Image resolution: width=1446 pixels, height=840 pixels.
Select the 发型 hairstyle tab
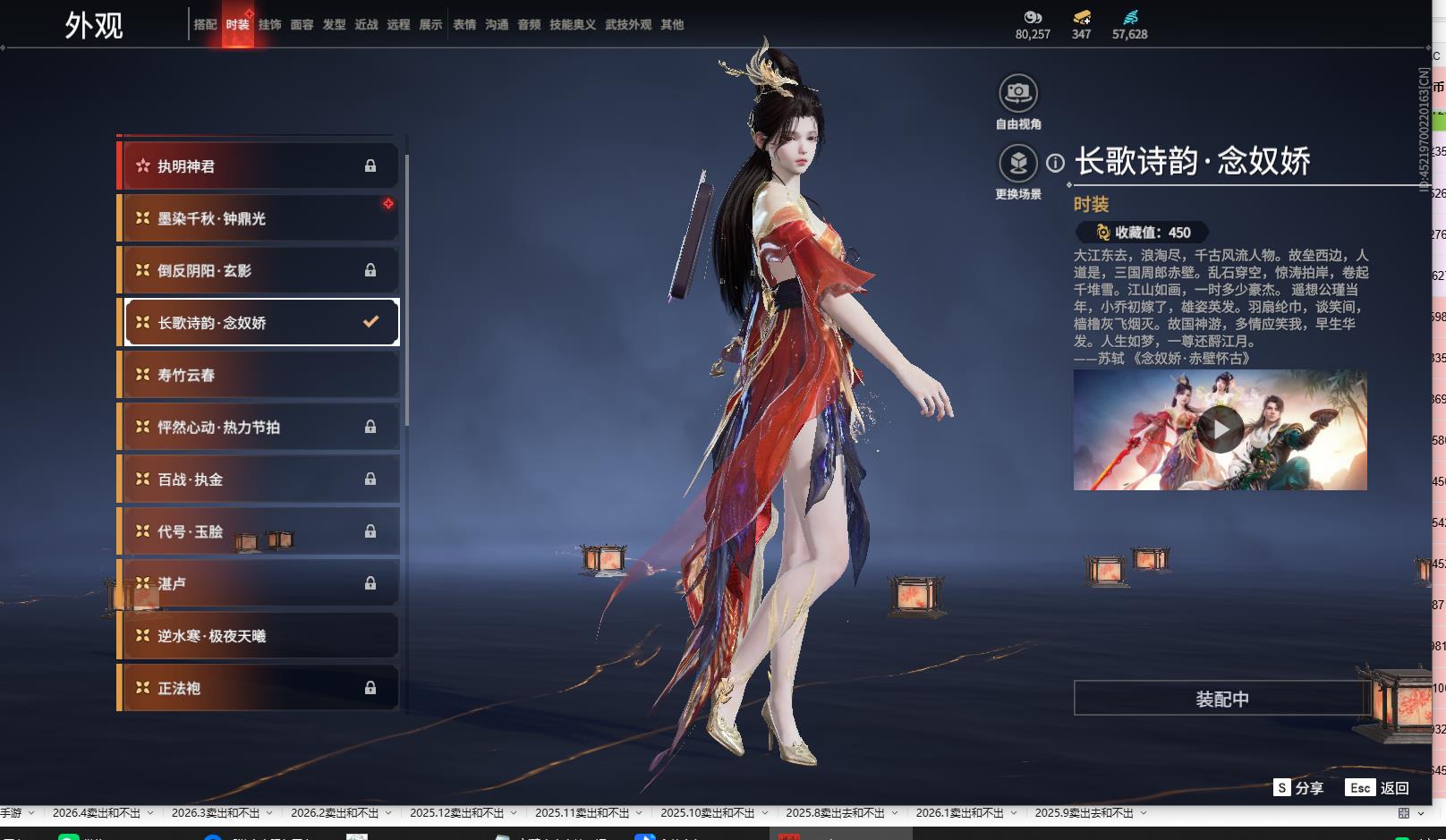[334, 25]
